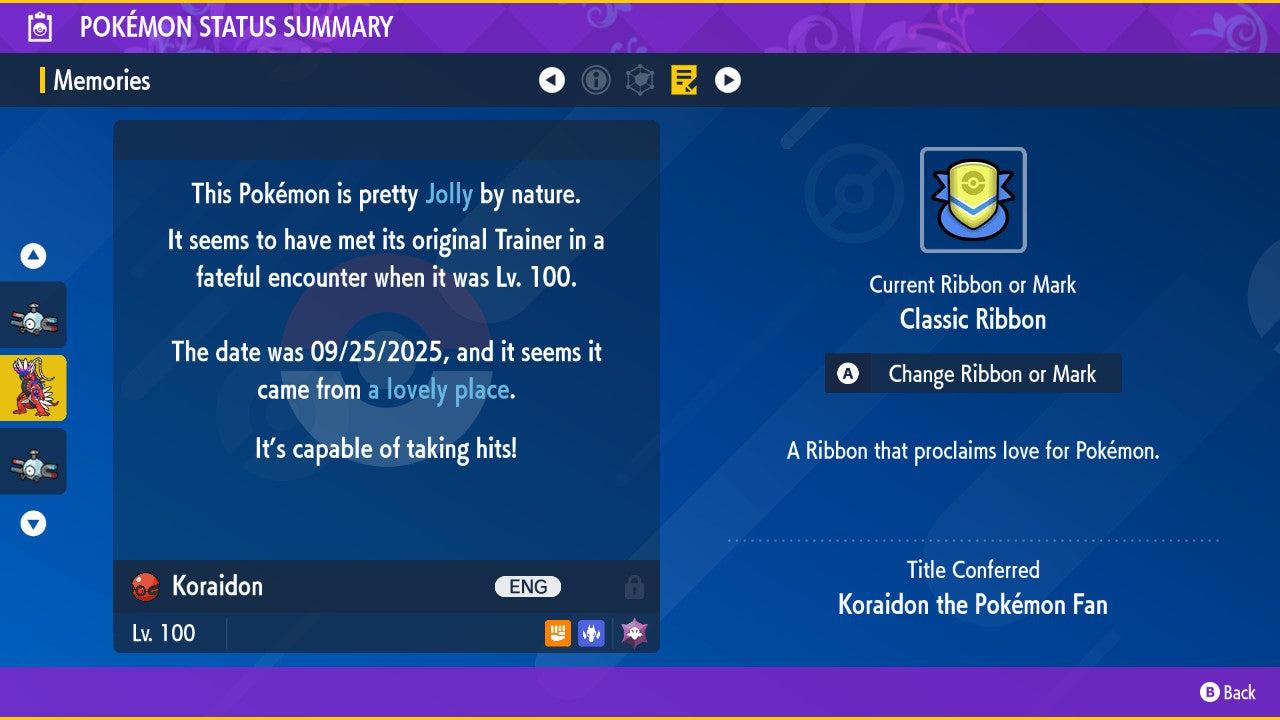1280x720 pixels.
Task: Choose Change Ribbon or Mark
Action: pos(973,374)
